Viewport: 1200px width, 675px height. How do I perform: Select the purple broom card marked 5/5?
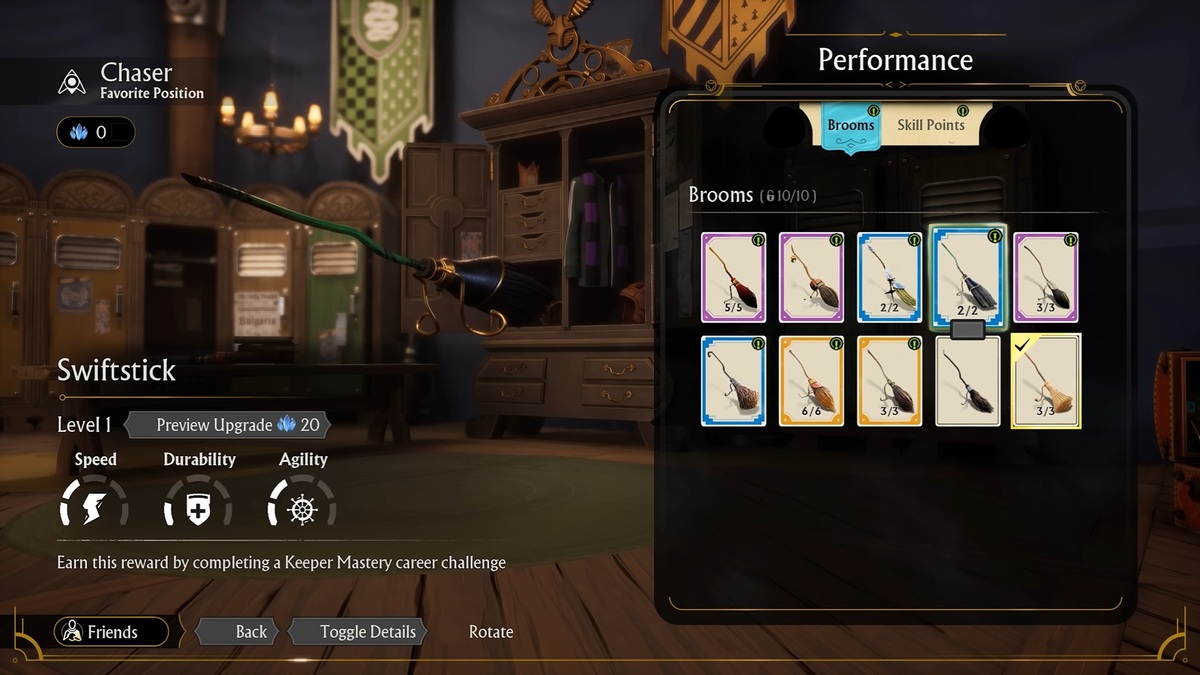(733, 277)
